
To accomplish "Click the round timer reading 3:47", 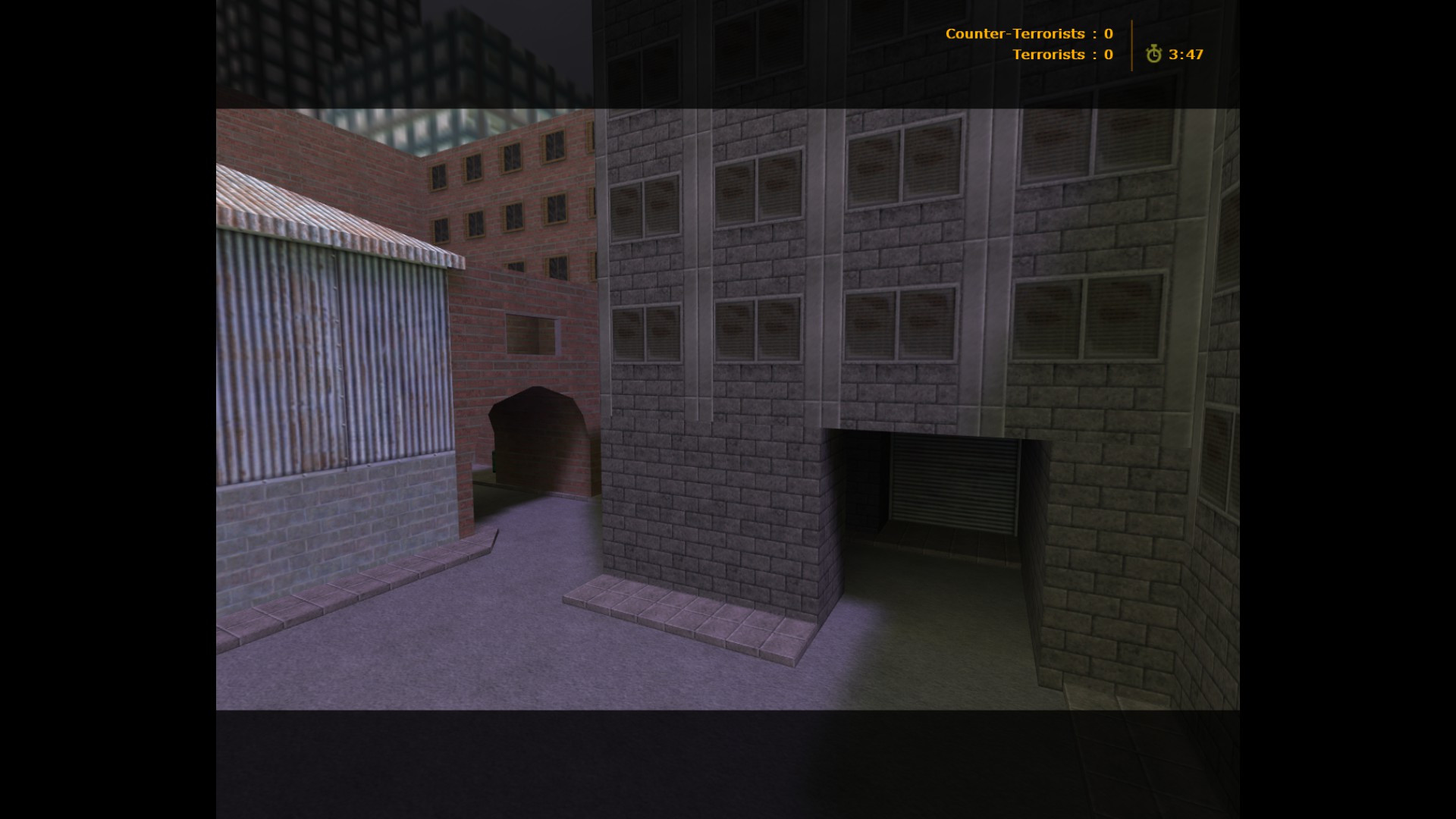I will [1185, 55].
